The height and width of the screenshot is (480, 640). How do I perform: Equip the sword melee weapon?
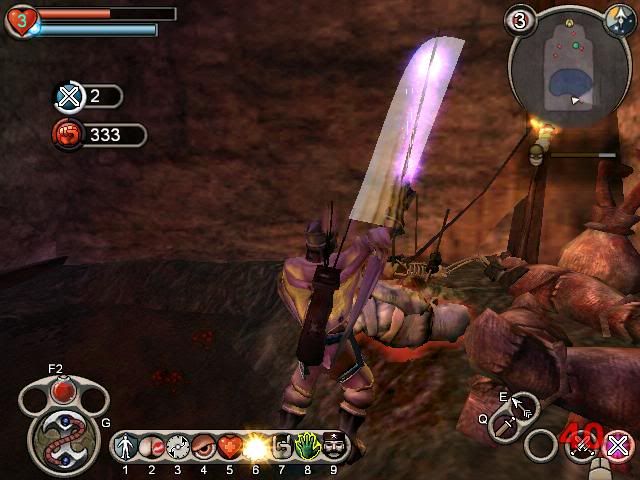(504, 428)
